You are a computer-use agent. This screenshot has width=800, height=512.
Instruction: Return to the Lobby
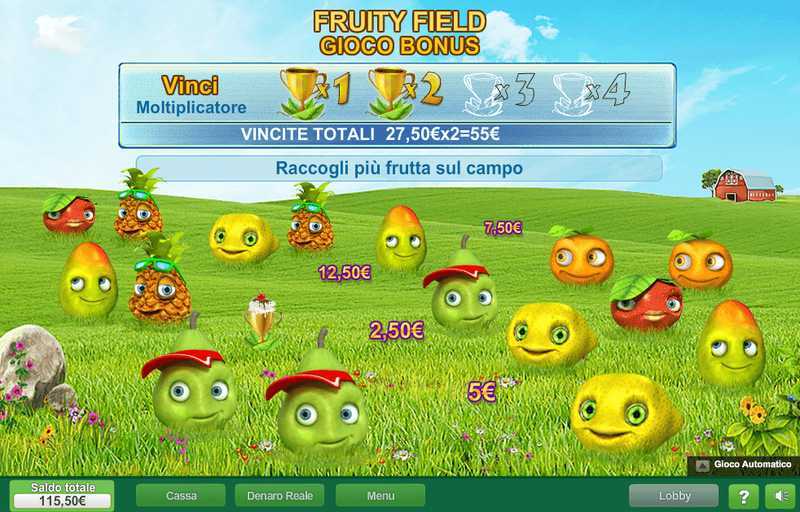tap(674, 496)
